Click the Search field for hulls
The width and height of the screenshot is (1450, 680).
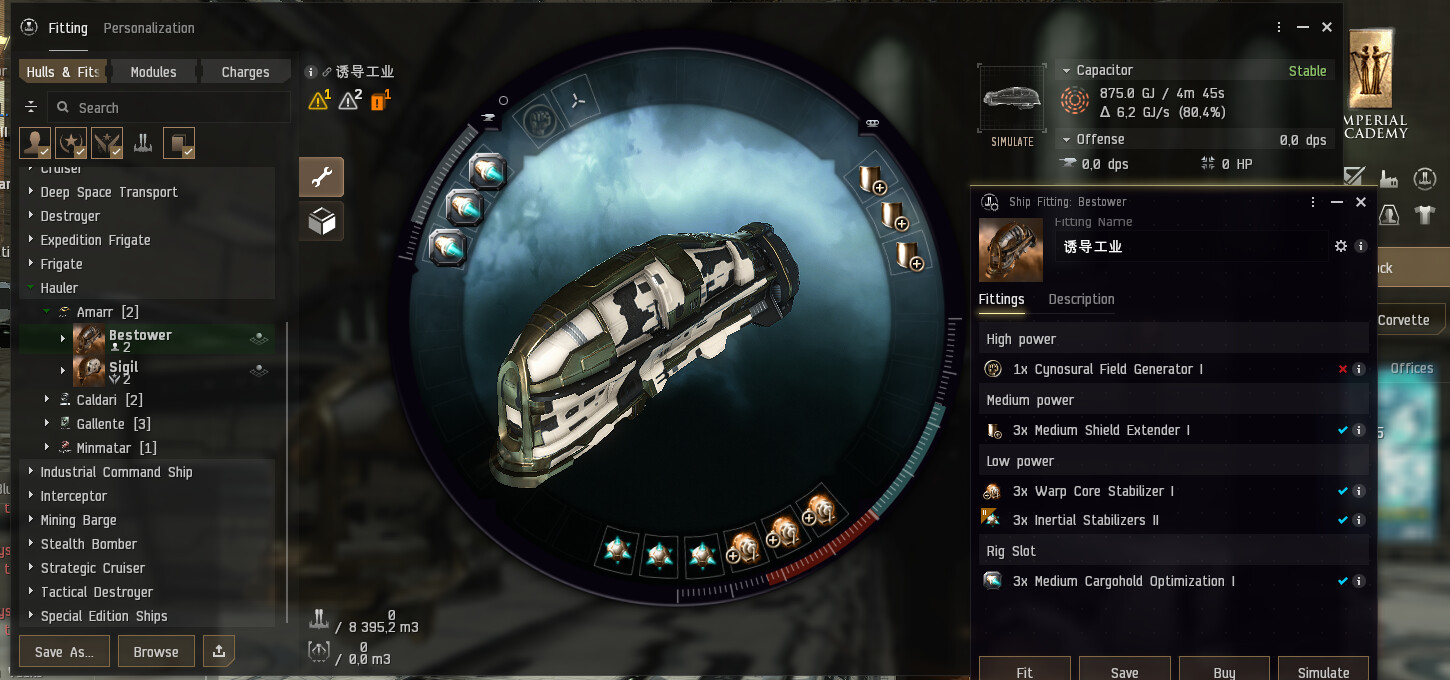170,108
